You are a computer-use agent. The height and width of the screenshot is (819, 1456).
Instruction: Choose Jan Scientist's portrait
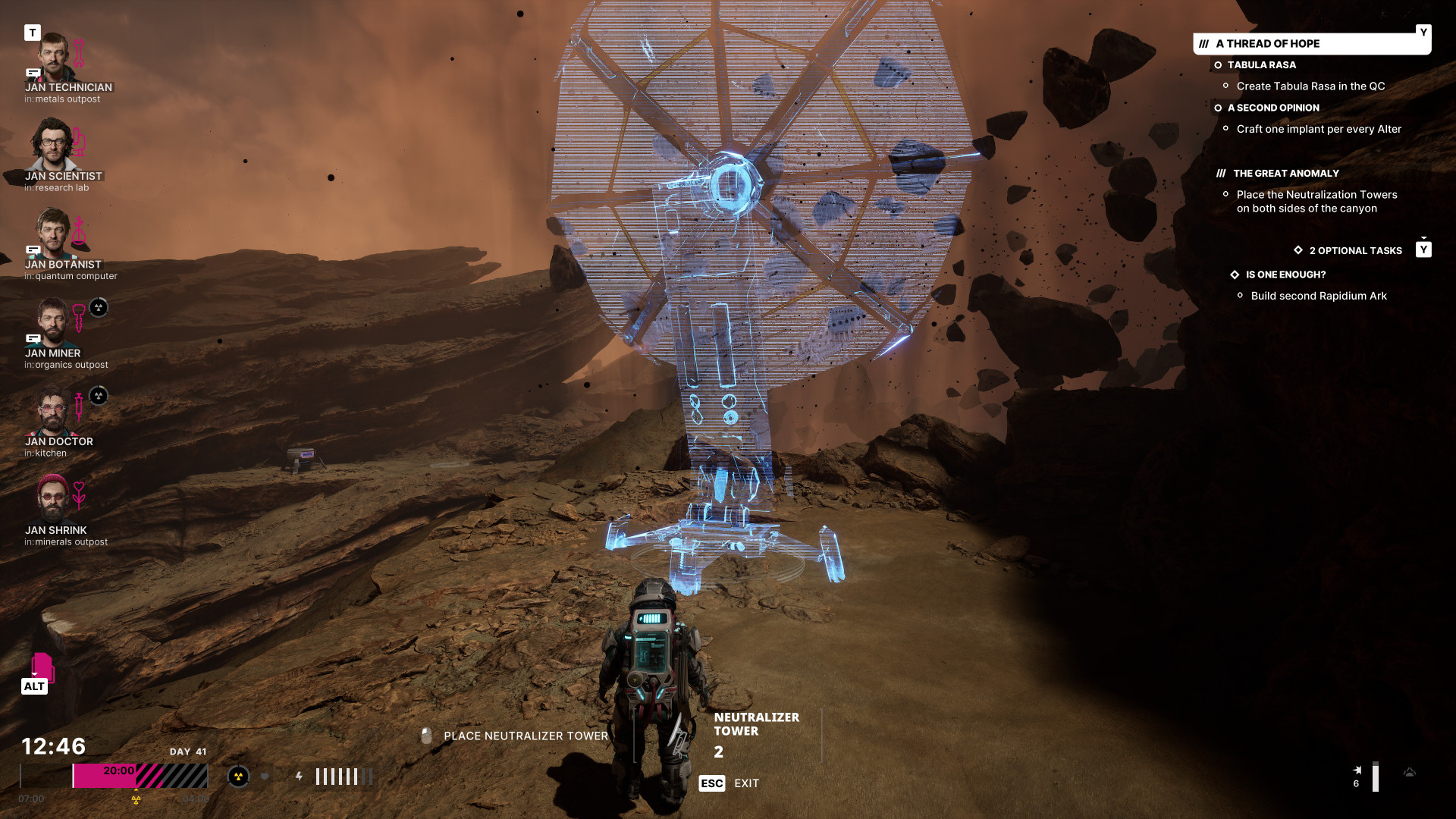click(x=52, y=144)
